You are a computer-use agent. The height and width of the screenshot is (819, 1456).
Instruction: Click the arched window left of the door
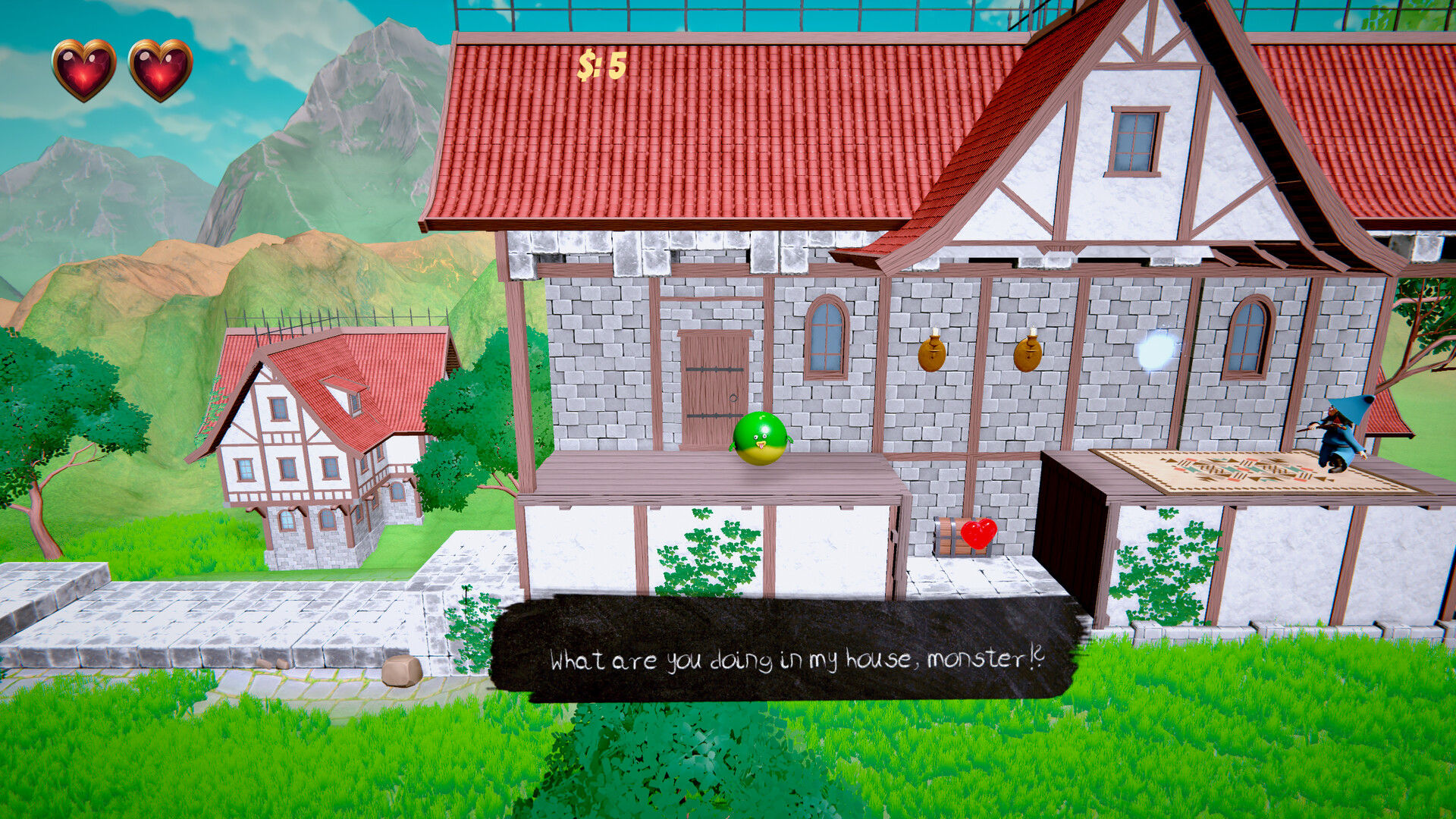pyautogui.click(x=827, y=336)
